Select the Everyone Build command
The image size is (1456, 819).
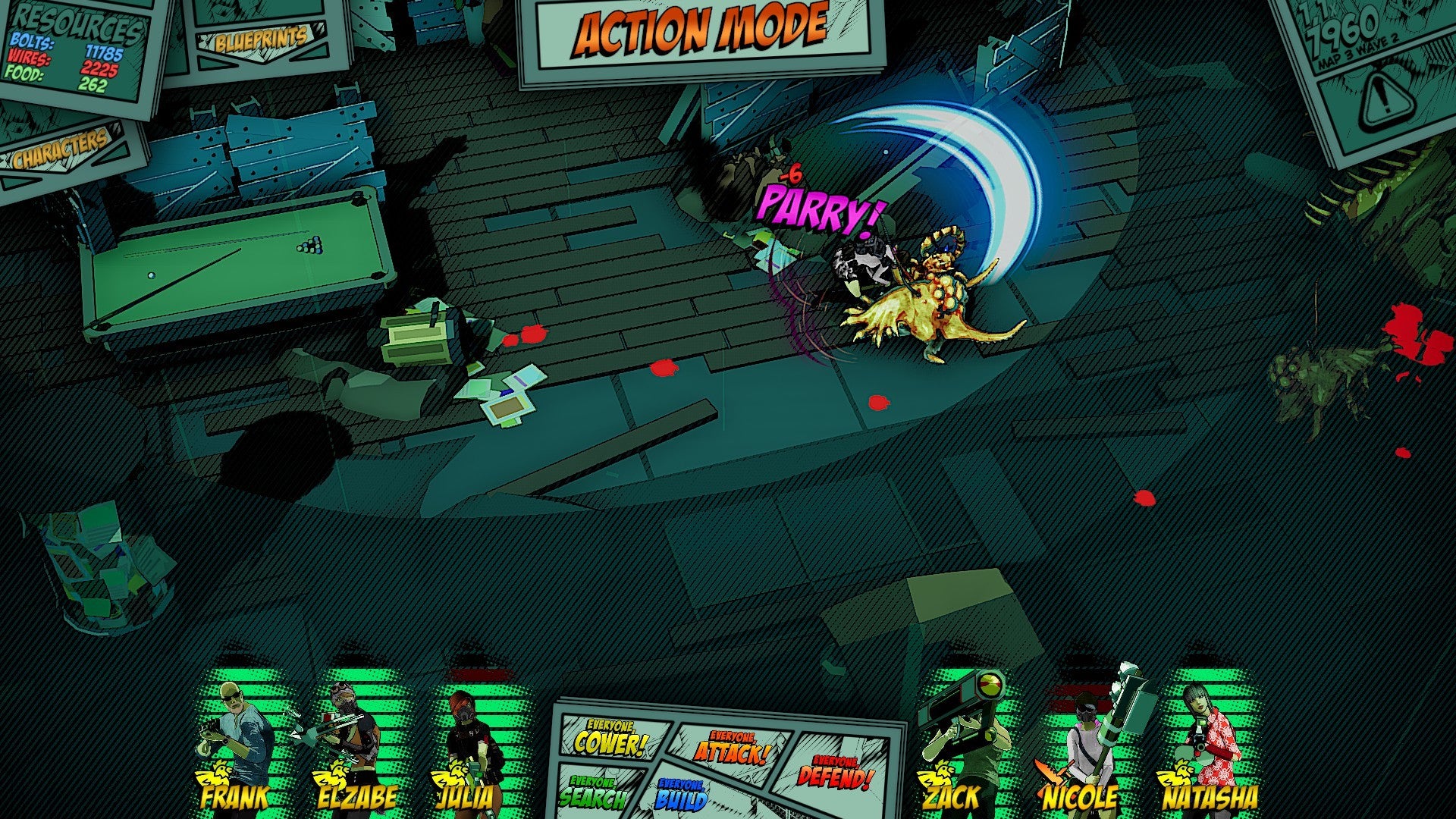point(682,795)
